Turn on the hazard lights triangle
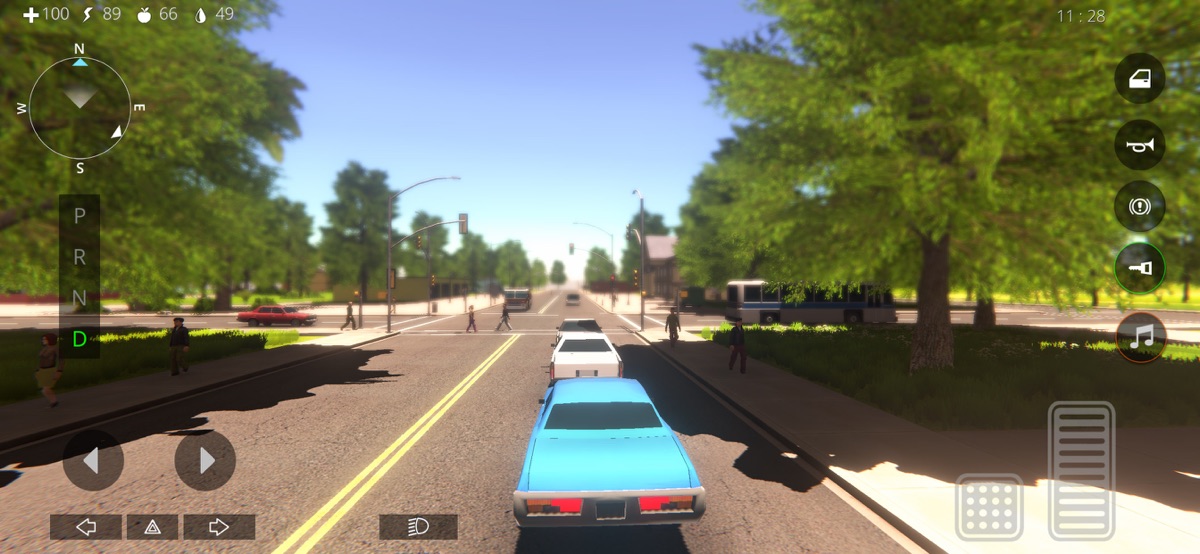 pos(152,527)
